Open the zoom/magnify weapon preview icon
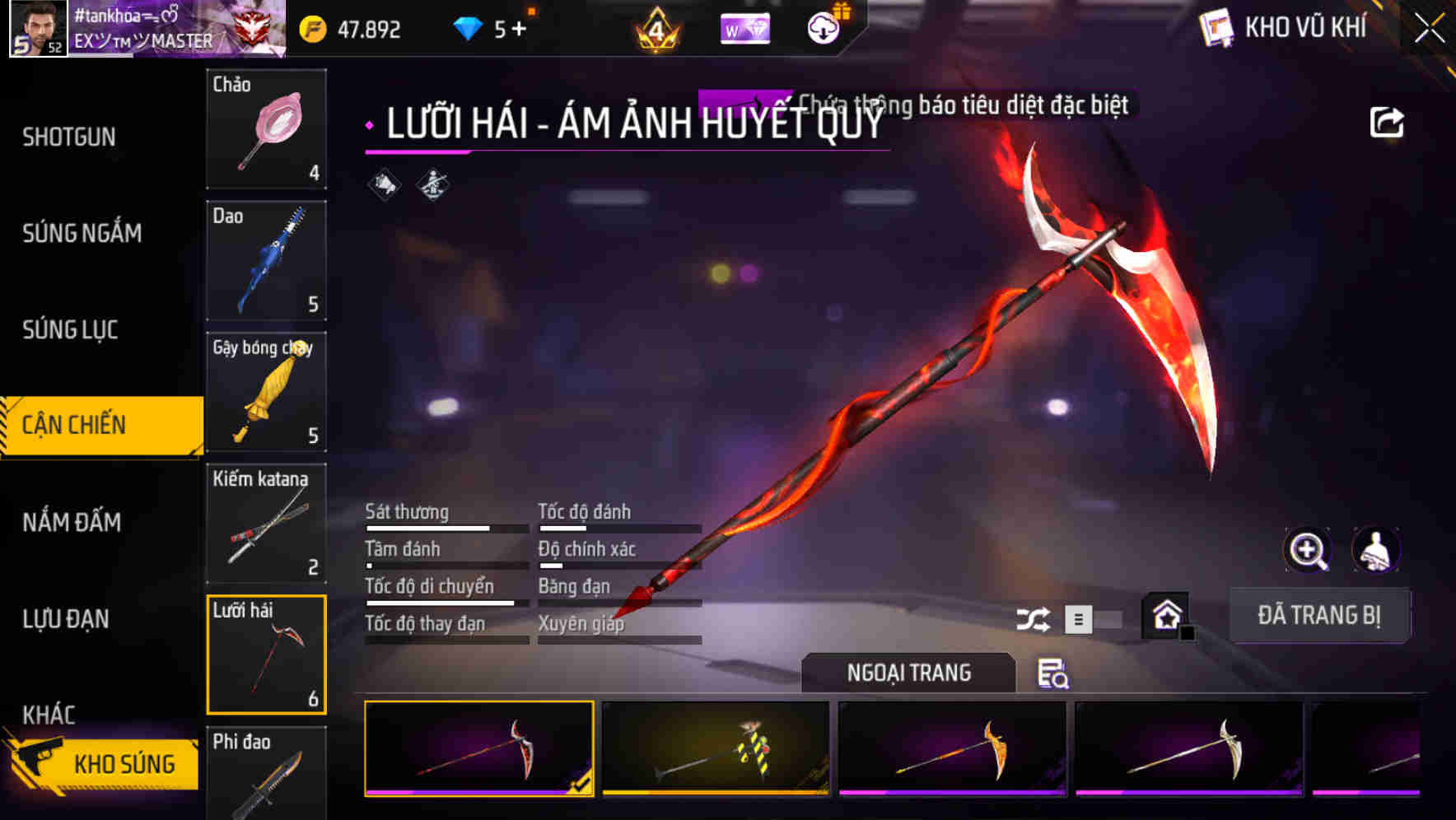 1309,550
